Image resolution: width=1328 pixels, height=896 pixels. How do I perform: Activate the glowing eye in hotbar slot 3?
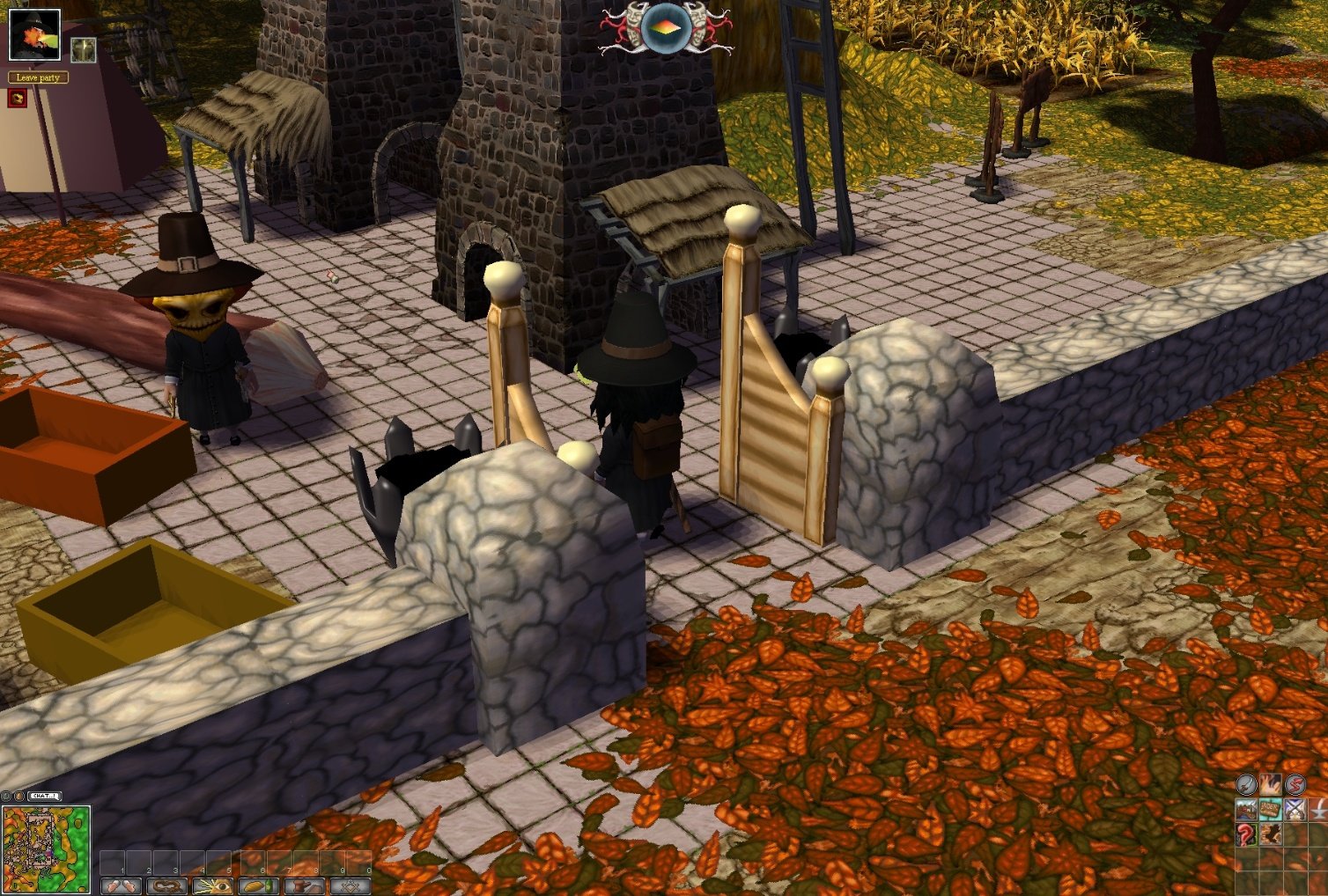(211, 885)
